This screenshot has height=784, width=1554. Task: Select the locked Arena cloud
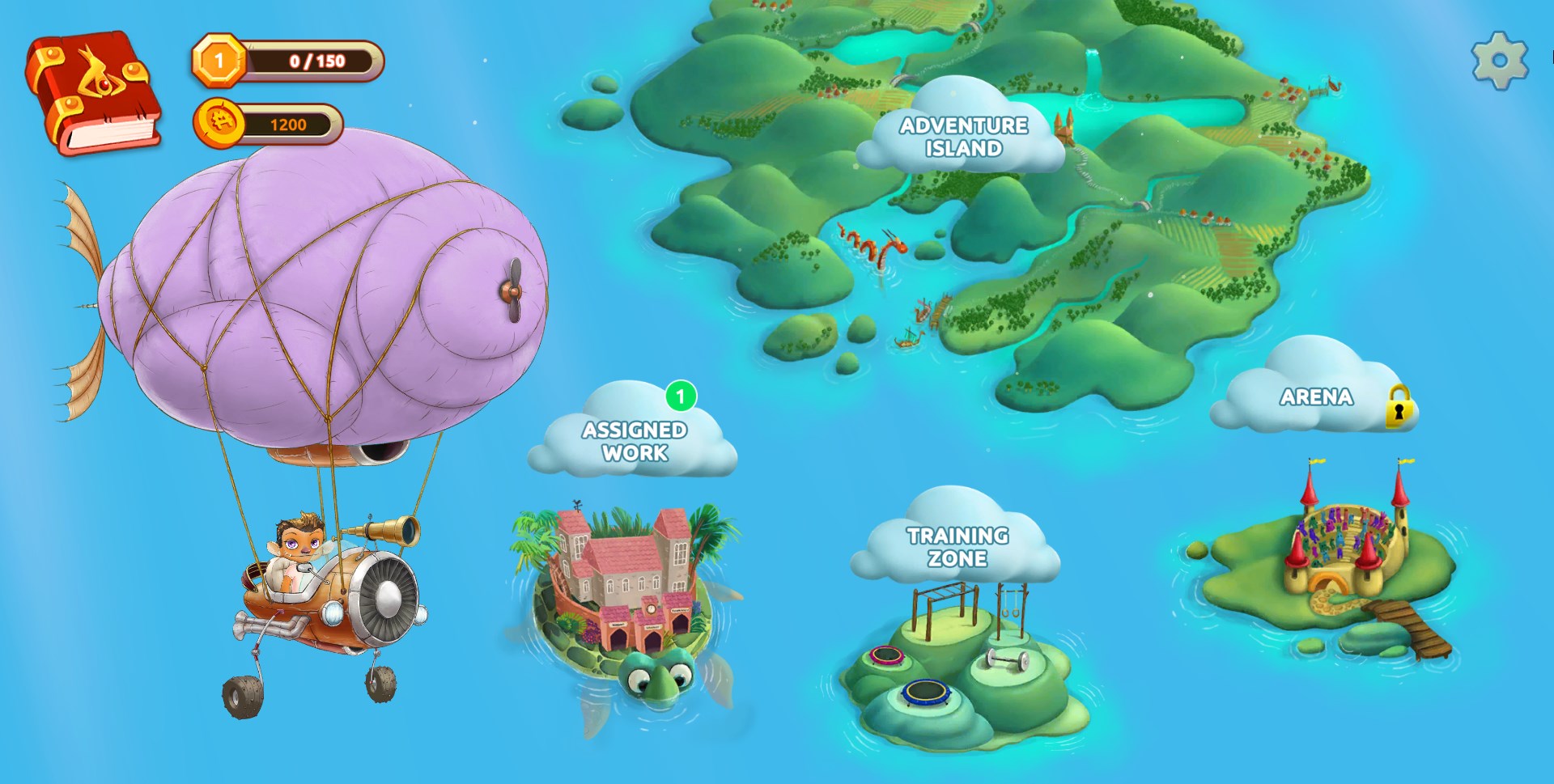coord(1316,396)
